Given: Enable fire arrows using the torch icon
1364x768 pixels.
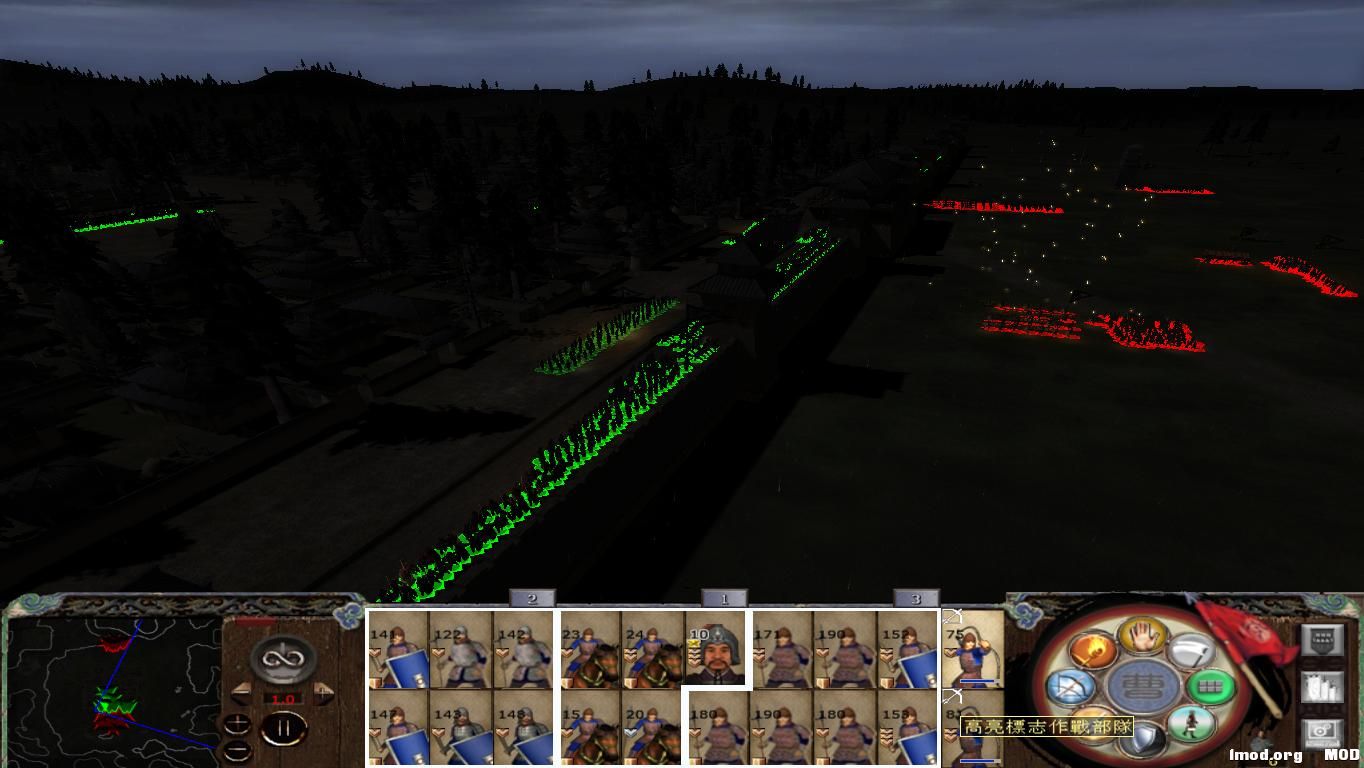Looking at the screenshot, I should [x=1091, y=651].
